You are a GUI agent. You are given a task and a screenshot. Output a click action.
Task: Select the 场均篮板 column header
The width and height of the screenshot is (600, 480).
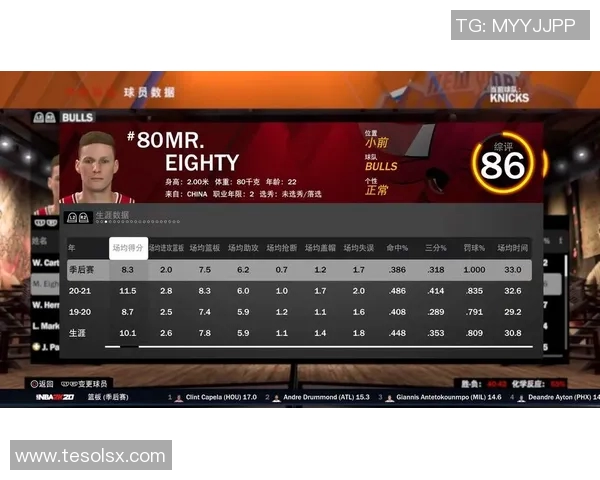point(205,247)
